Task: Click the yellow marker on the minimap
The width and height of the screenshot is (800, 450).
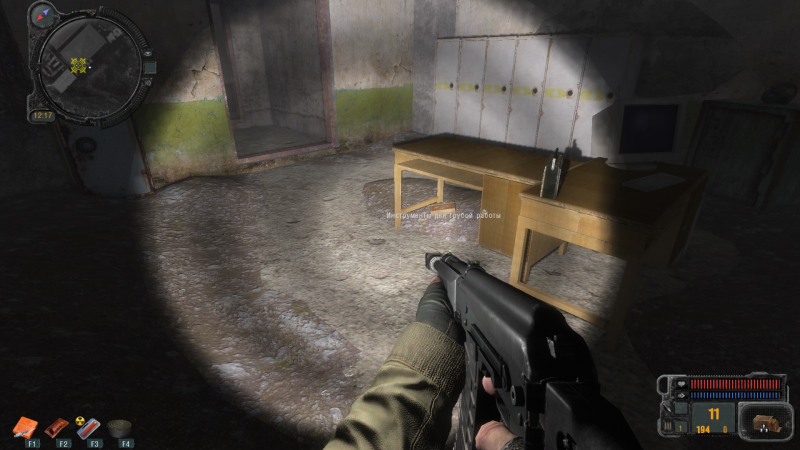Action: 79,65
